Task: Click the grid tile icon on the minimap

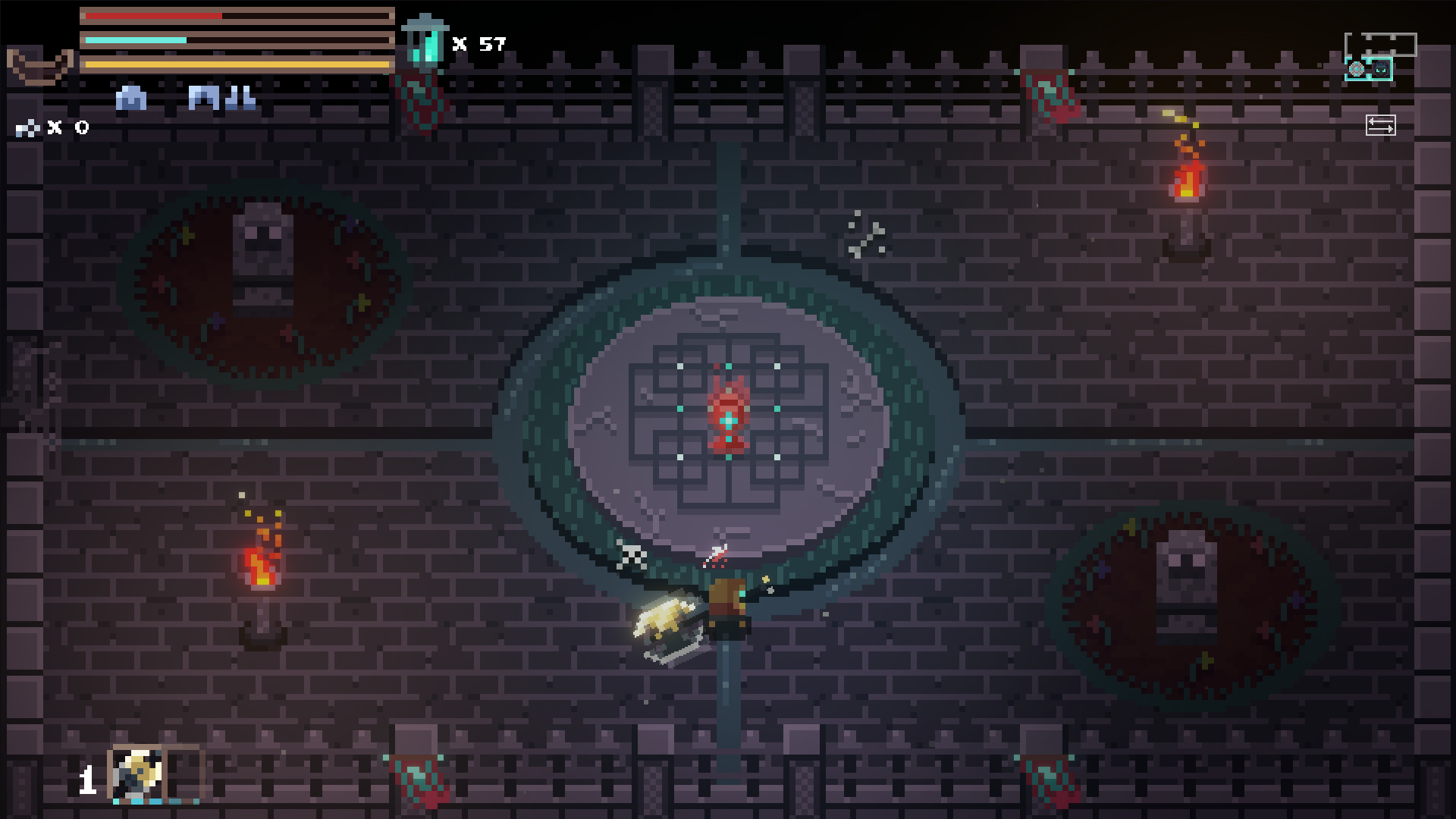Action: coord(1357,69)
